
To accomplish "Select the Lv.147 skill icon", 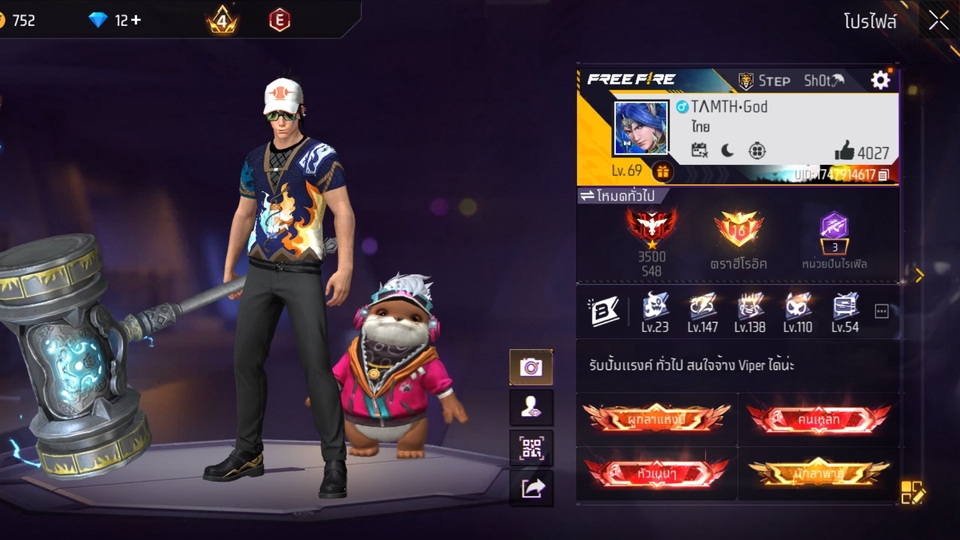I will 702,311.
